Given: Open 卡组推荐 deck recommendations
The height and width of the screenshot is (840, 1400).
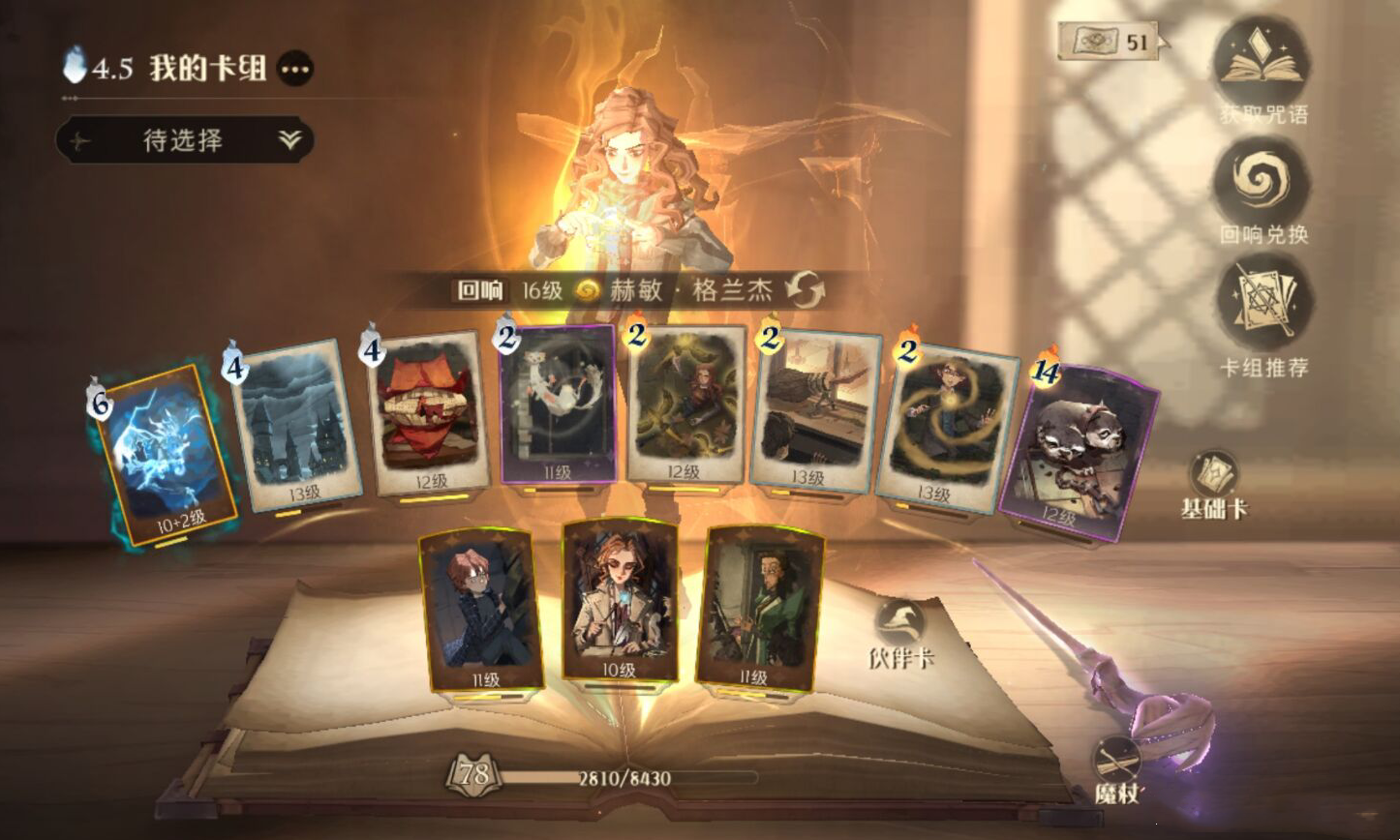Looking at the screenshot, I should click(x=1263, y=305).
